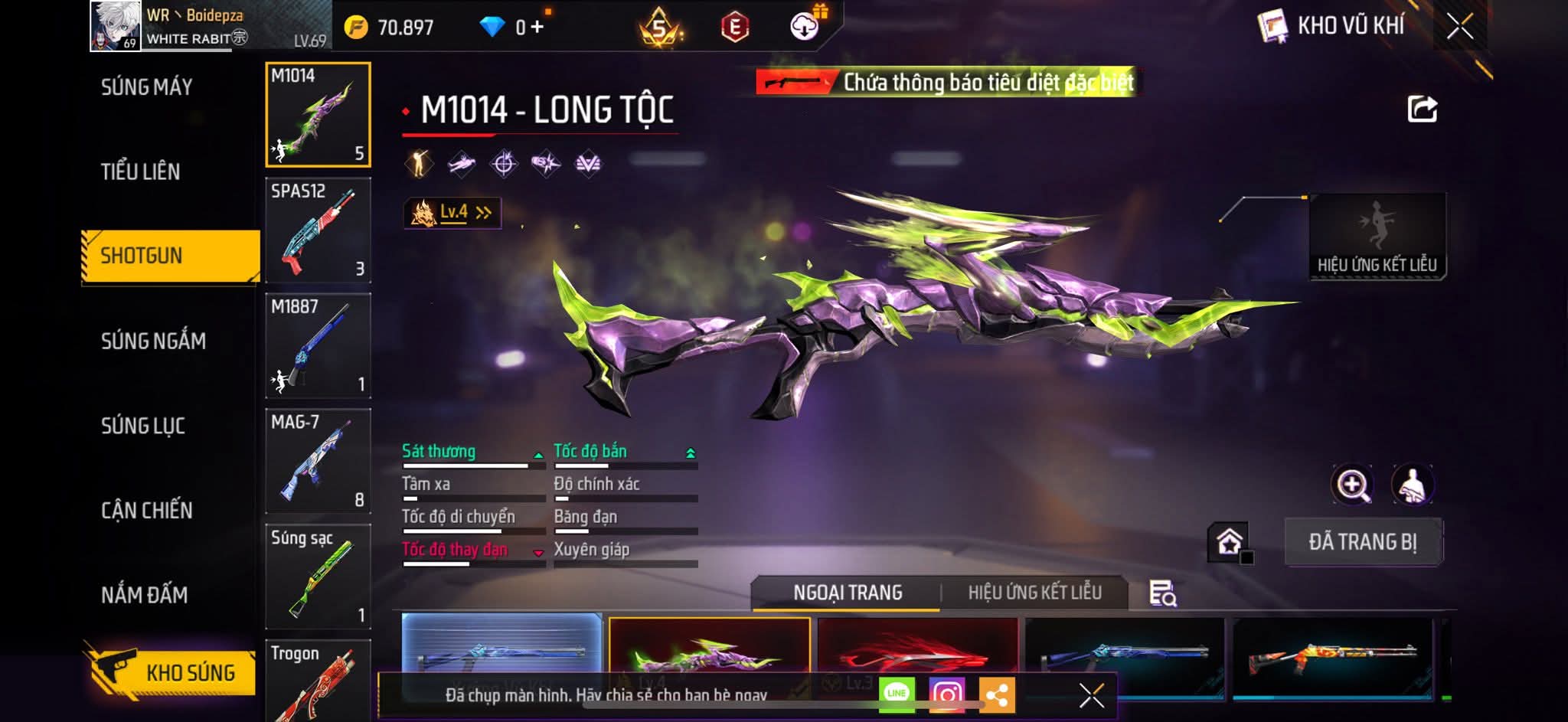
Task: Switch to the SÚNG MÁY category
Action: click(147, 87)
